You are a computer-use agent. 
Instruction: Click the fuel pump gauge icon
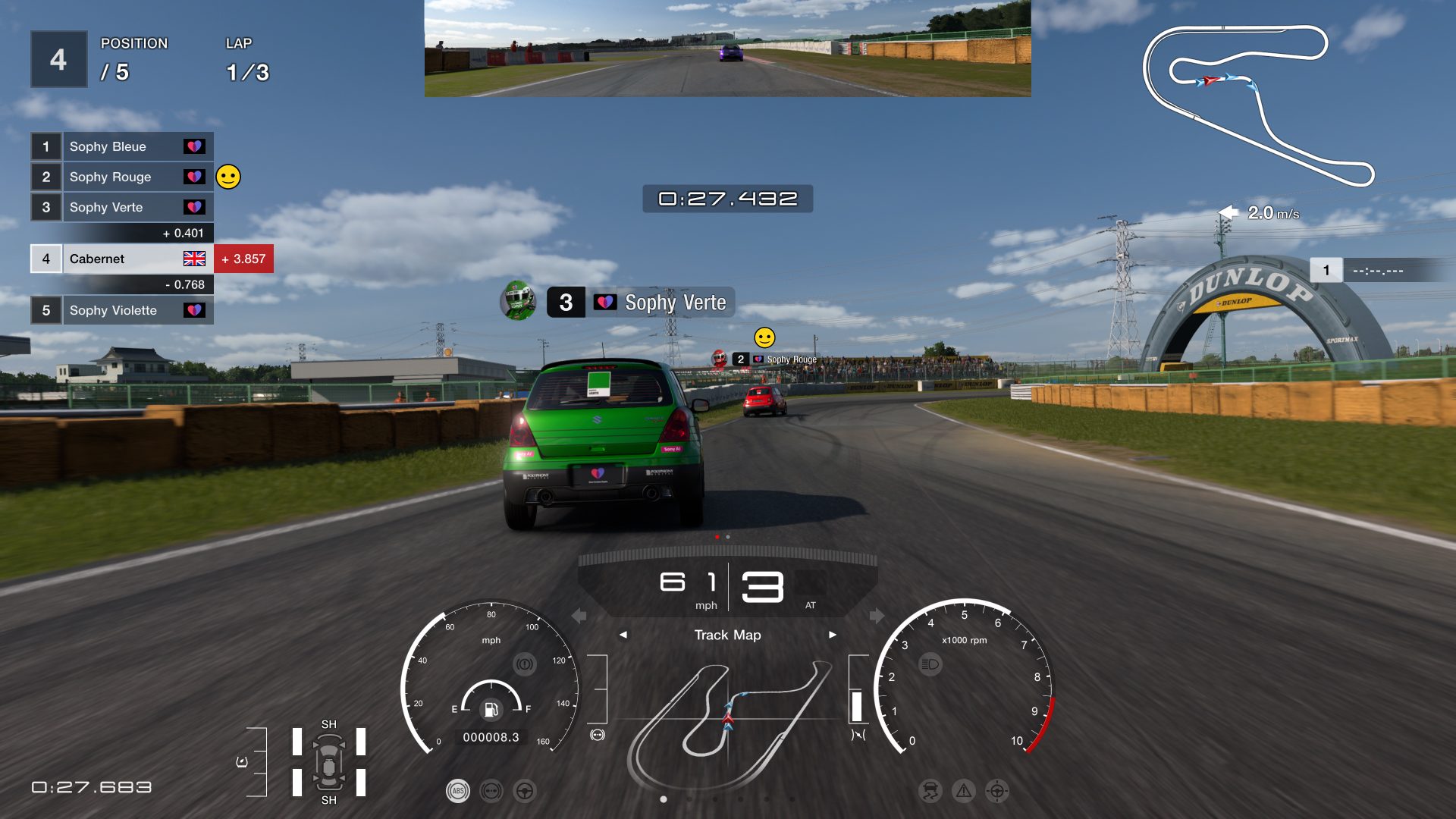pyautogui.click(x=491, y=709)
